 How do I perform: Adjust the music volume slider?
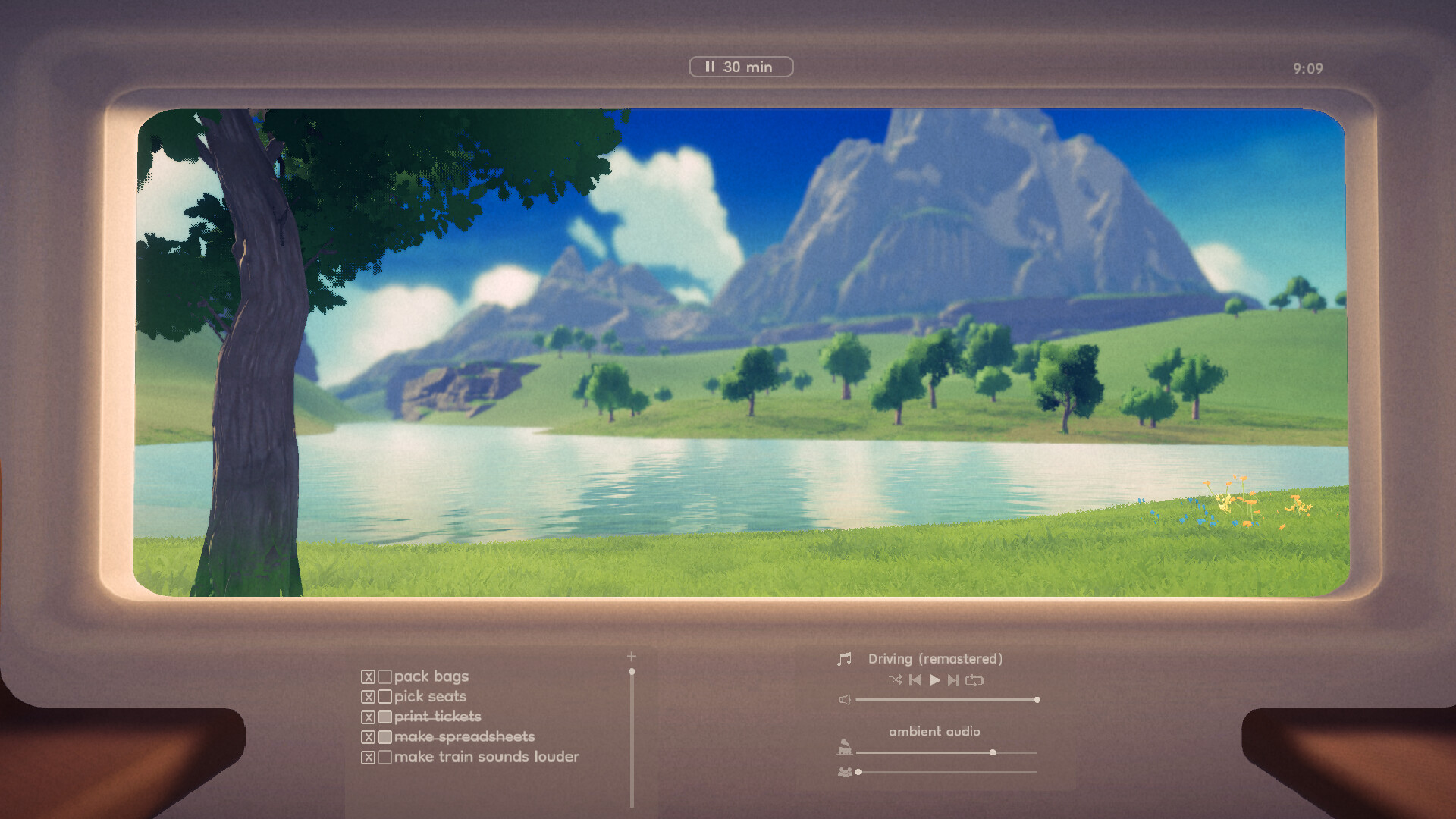(x=1037, y=699)
